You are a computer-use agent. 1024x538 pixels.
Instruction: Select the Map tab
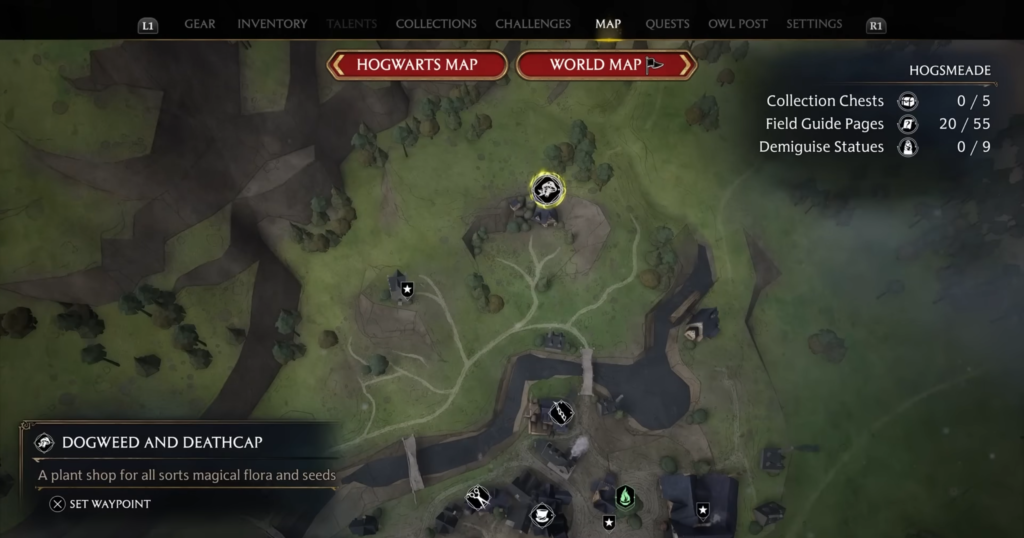(x=608, y=24)
